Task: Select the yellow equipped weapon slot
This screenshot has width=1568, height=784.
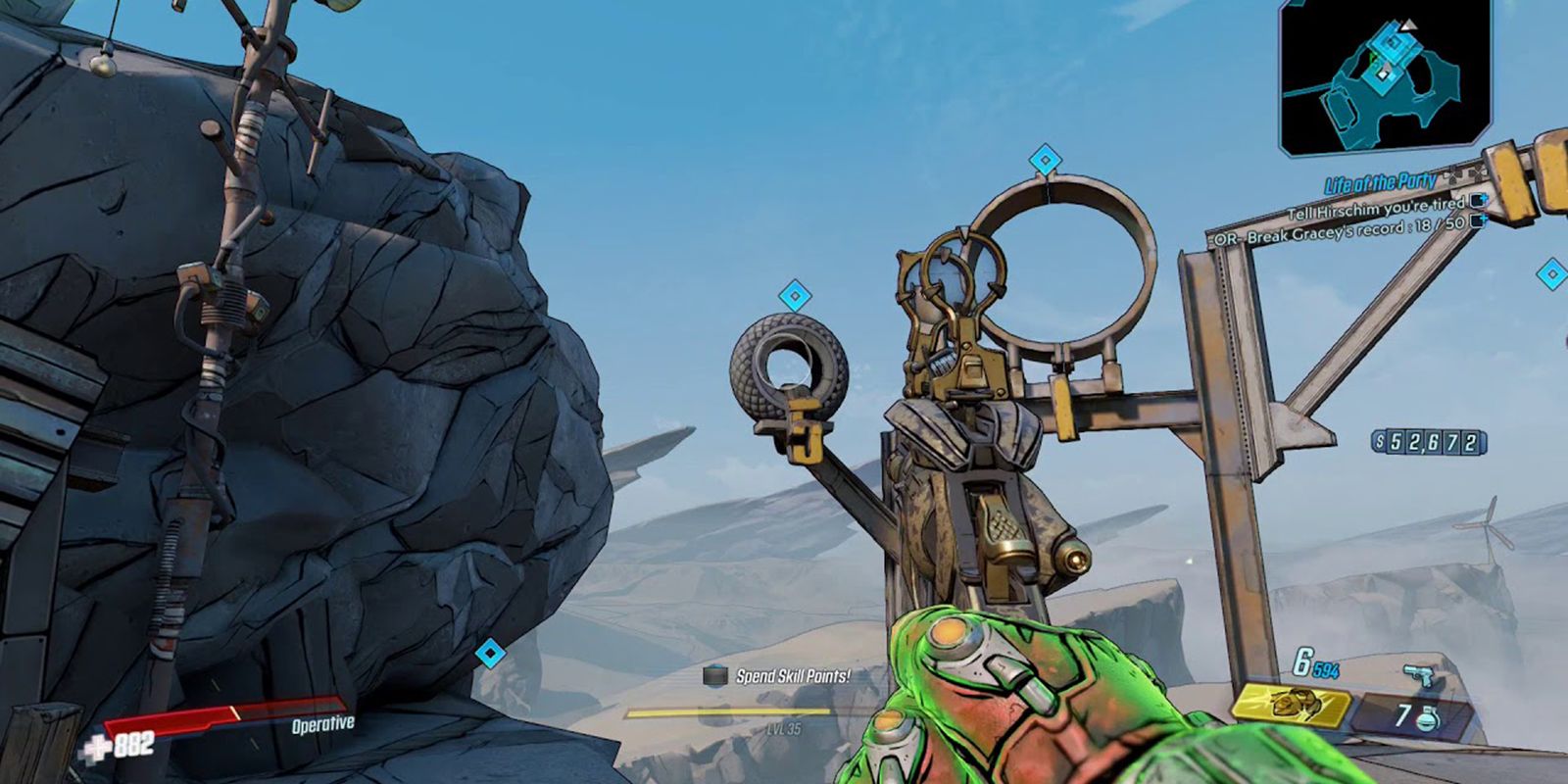Action: click(x=1292, y=705)
